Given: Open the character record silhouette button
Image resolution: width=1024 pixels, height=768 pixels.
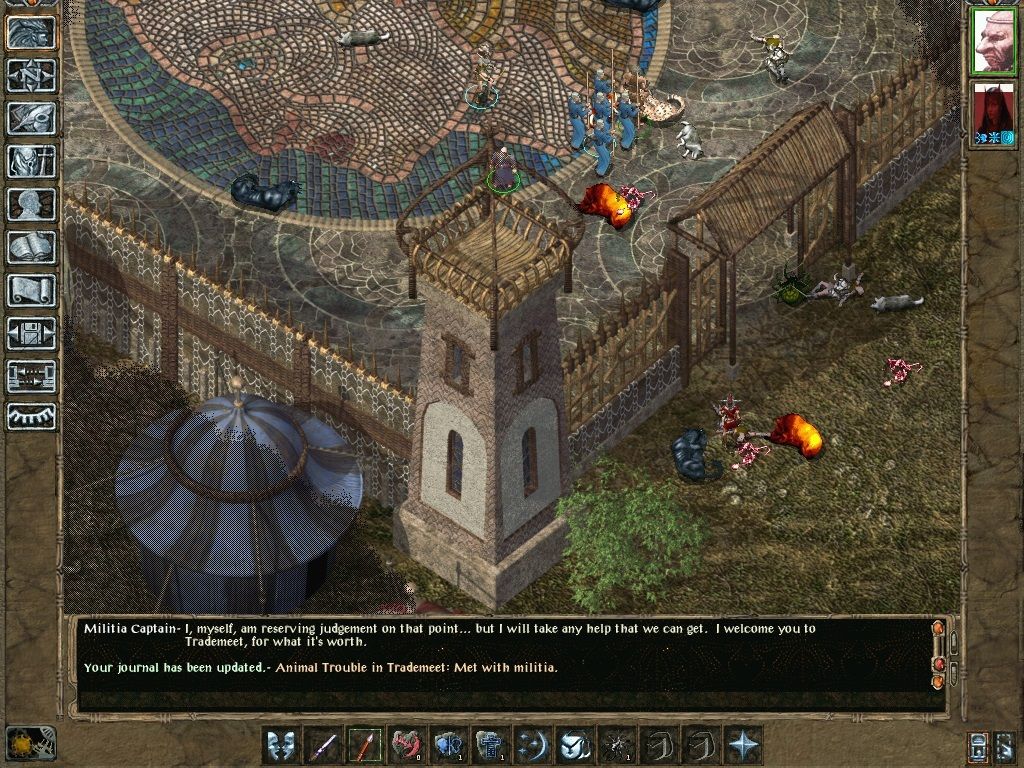Looking at the screenshot, I should click(x=31, y=204).
